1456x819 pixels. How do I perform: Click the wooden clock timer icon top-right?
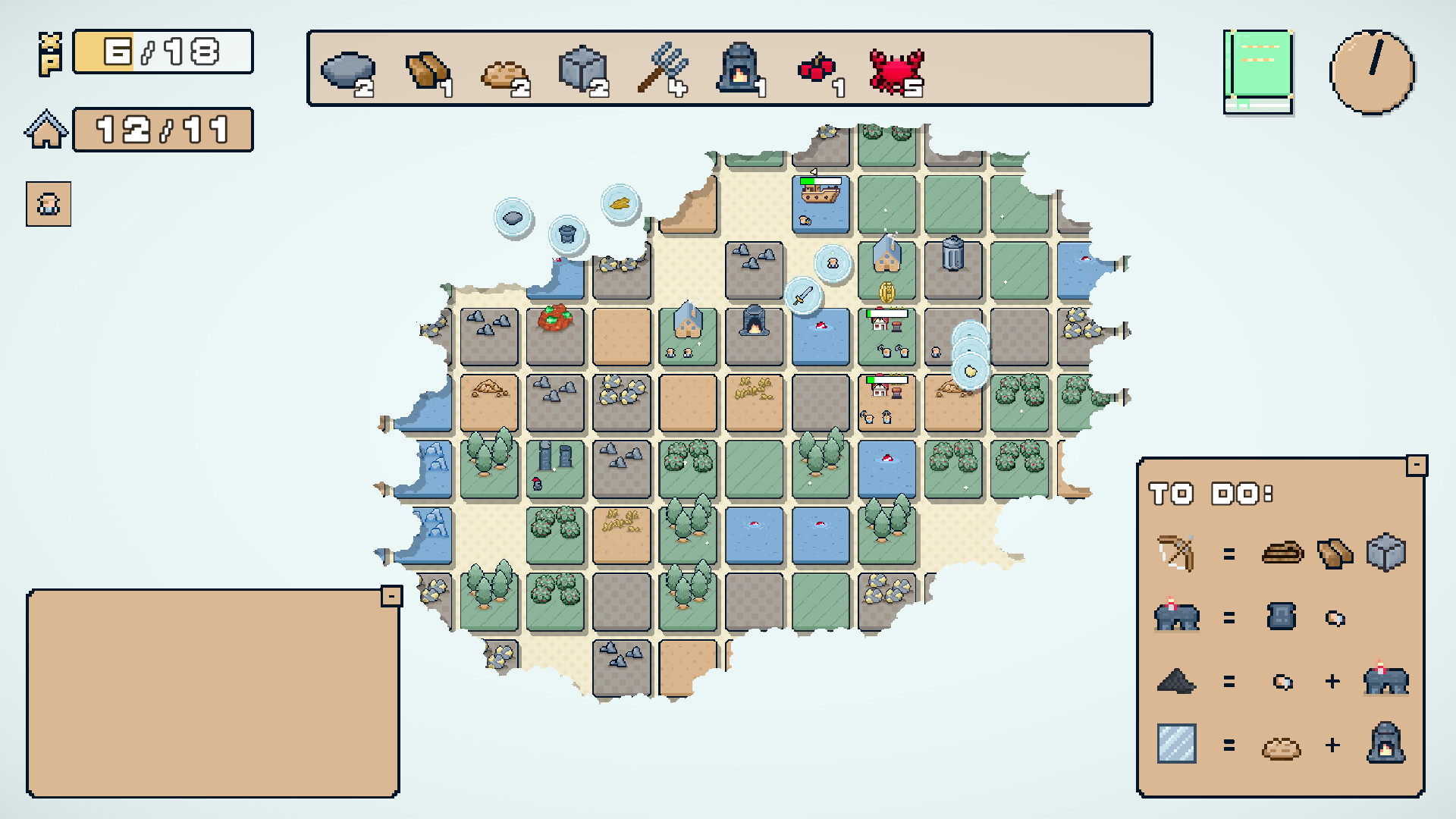(1372, 72)
